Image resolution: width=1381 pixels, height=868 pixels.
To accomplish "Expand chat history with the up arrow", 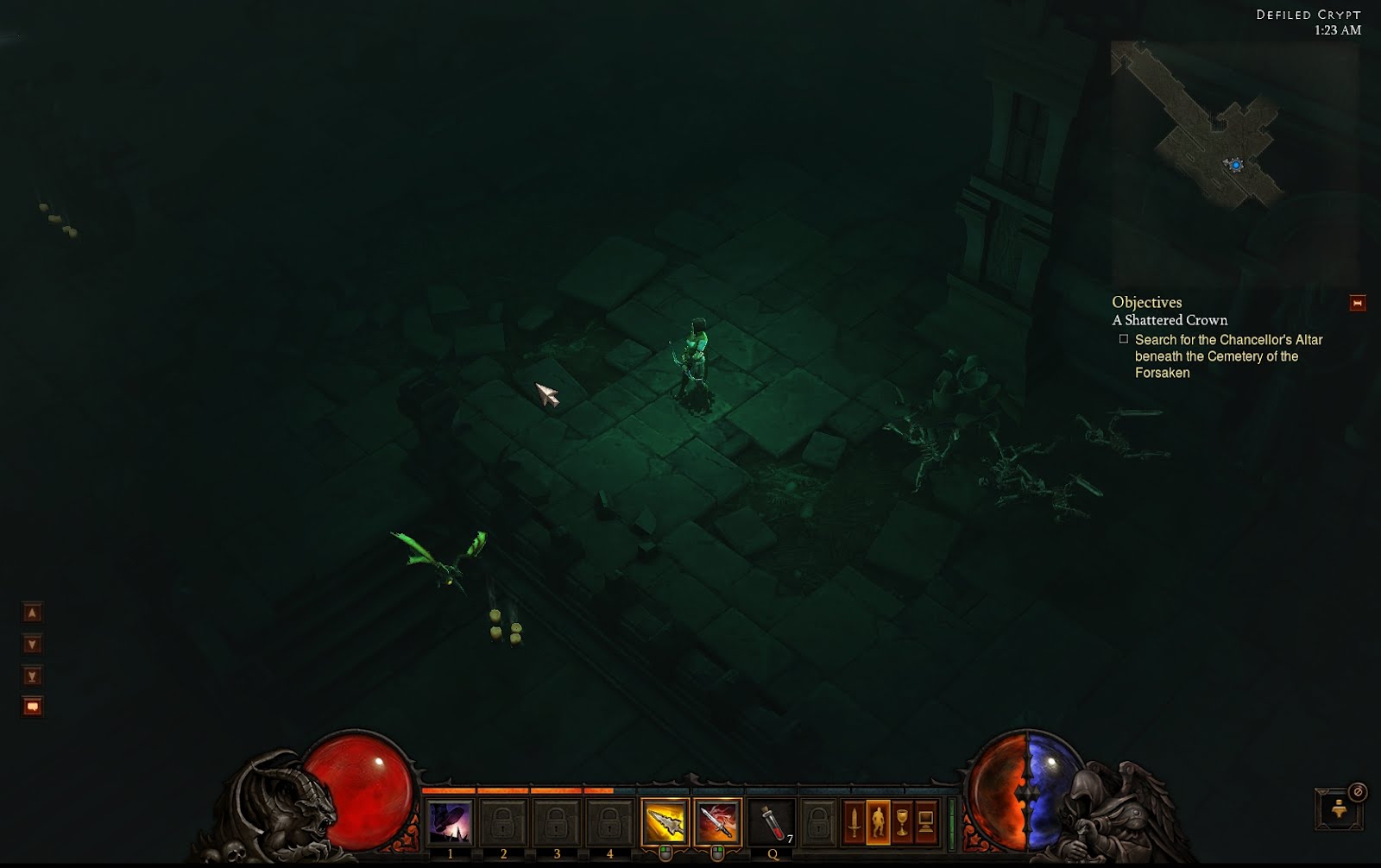I will 32,612.
